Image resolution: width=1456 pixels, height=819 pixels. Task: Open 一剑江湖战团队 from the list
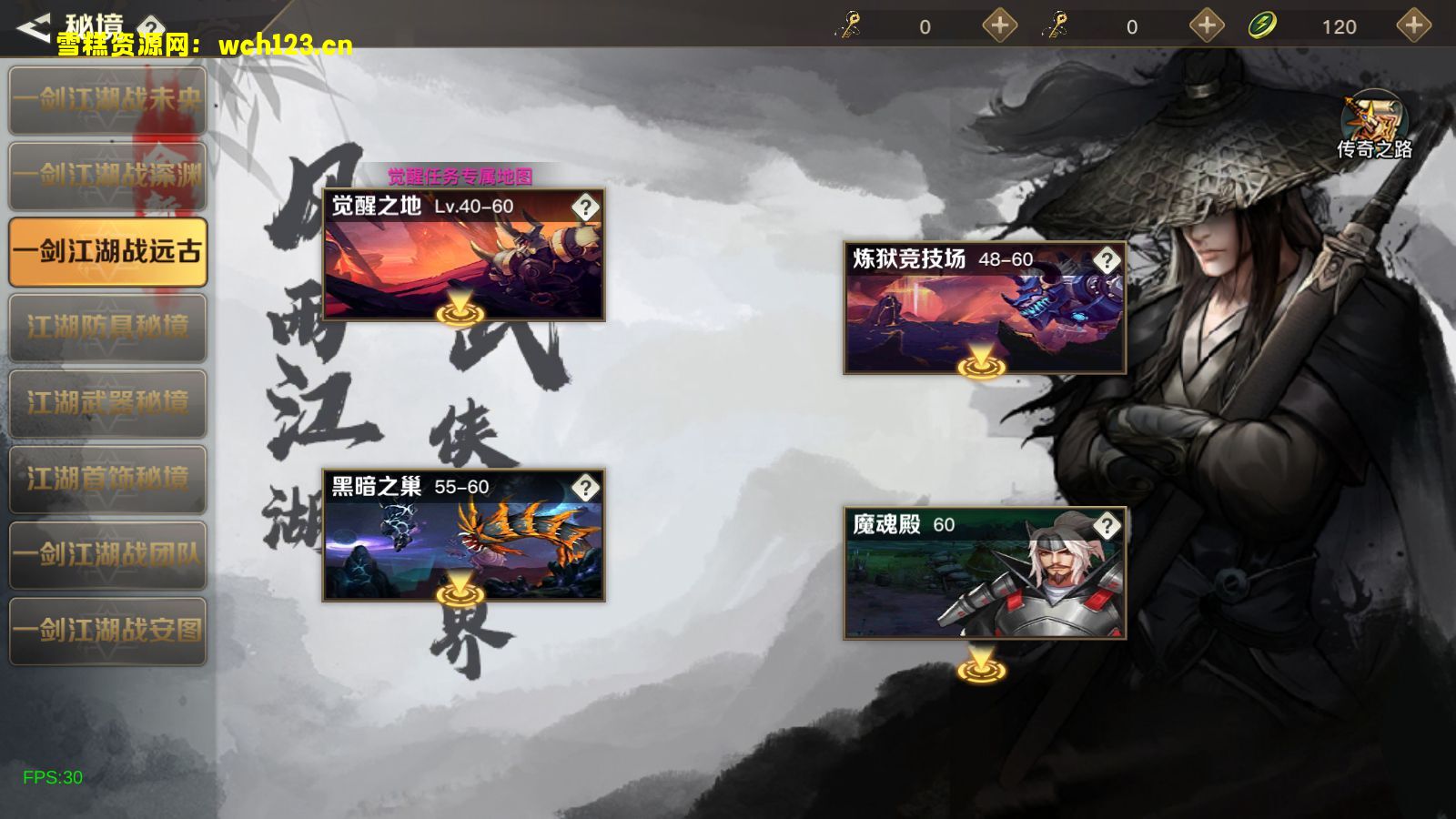tap(108, 552)
